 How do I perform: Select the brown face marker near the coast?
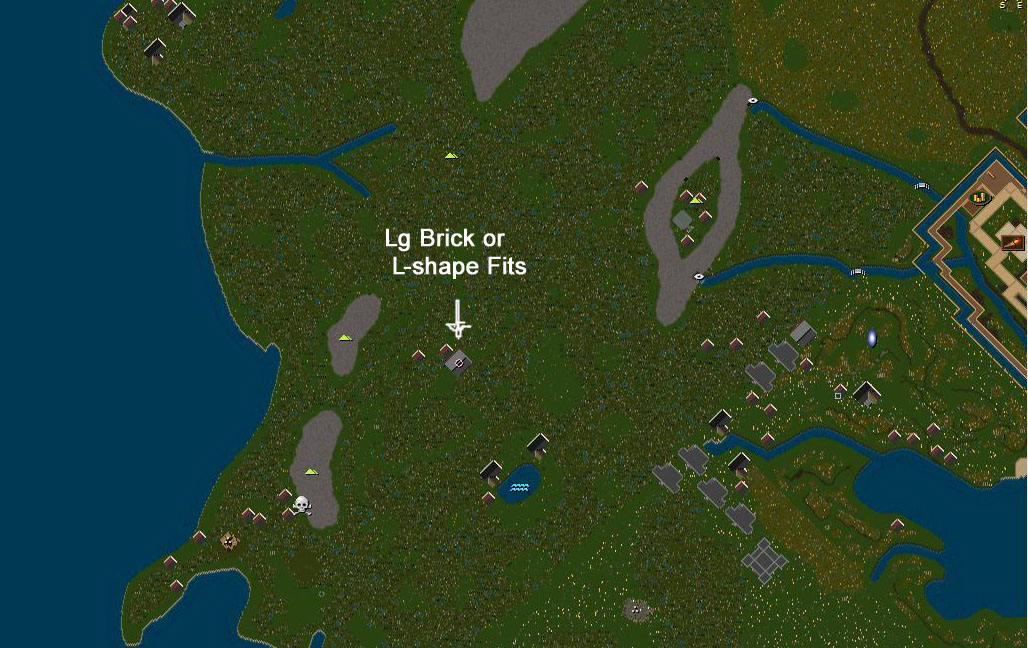[x=229, y=541]
